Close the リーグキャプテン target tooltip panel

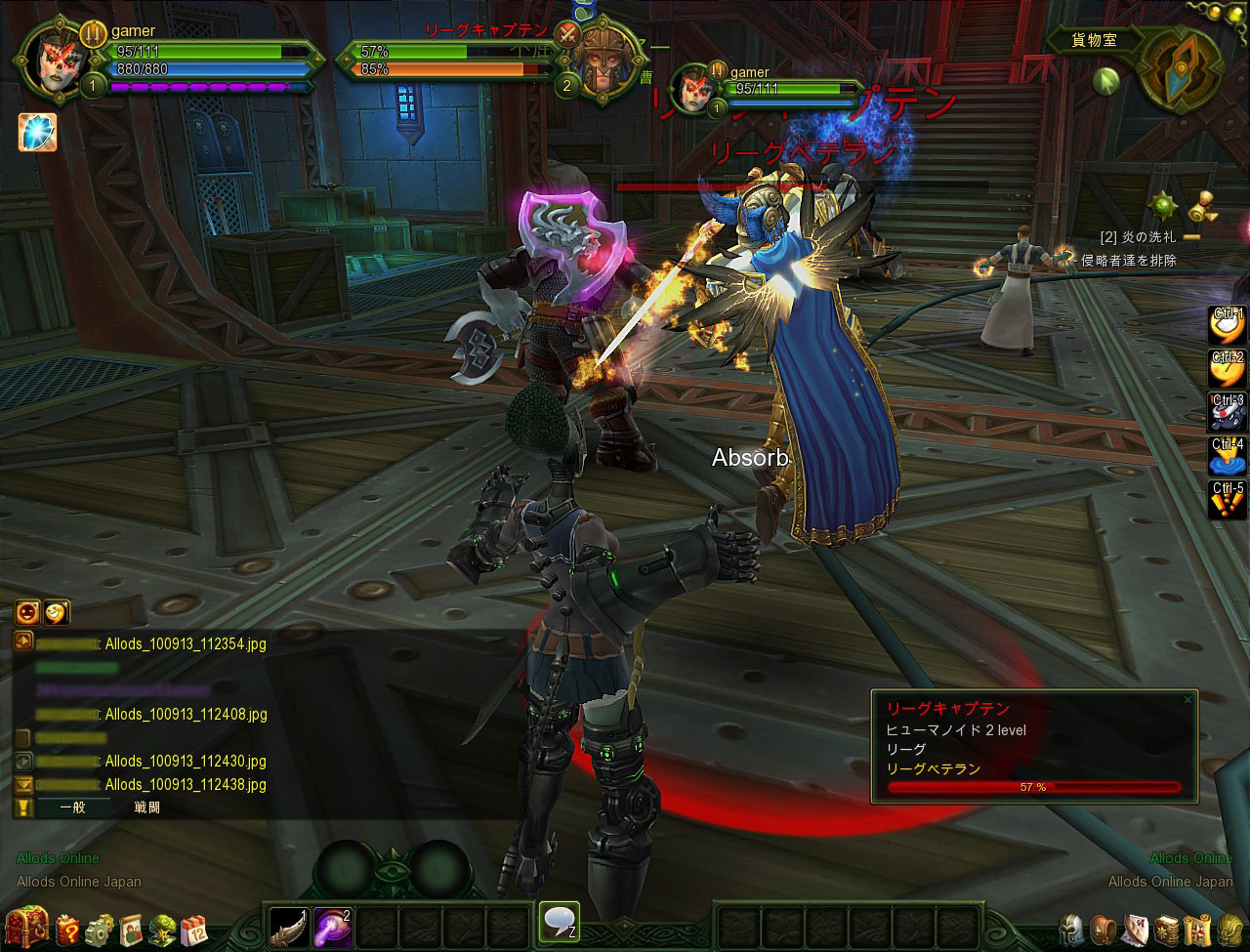[x=1187, y=699]
